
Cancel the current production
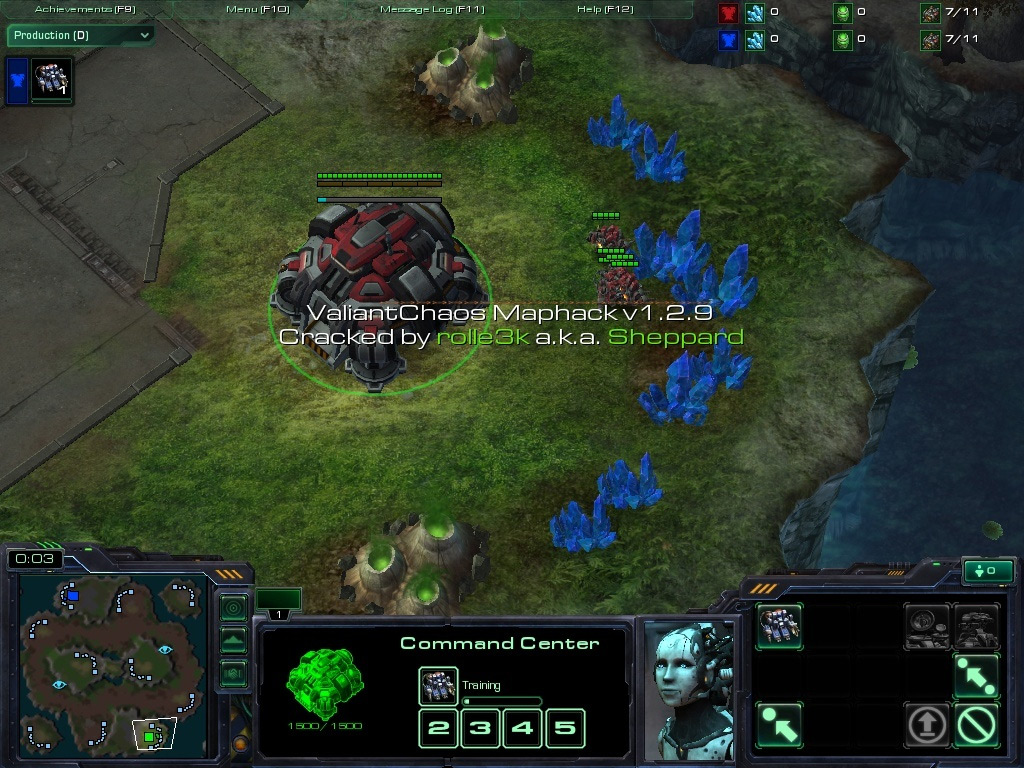[x=975, y=724]
